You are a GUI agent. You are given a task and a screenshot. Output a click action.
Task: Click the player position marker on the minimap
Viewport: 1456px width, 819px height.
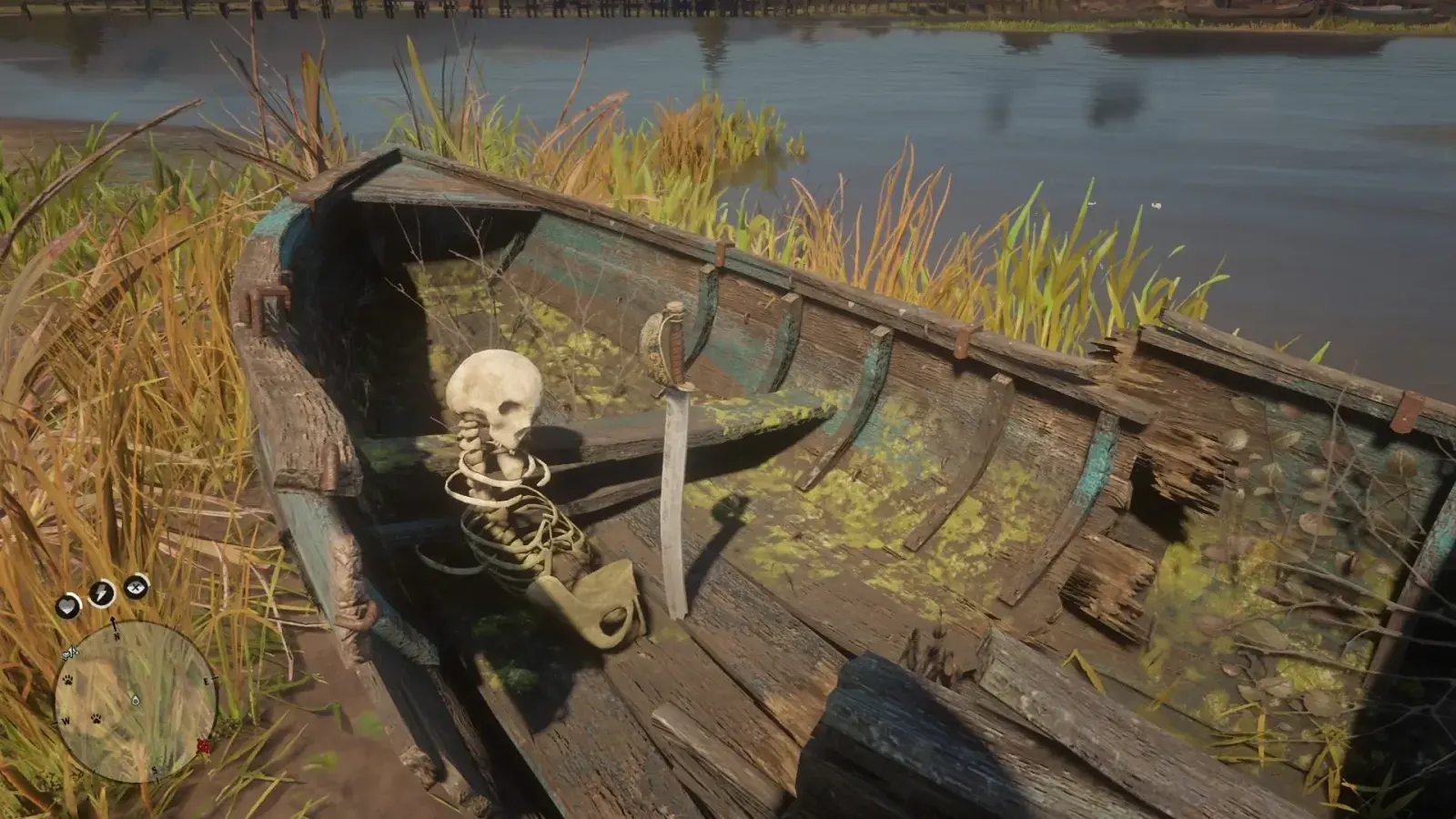click(x=136, y=700)
